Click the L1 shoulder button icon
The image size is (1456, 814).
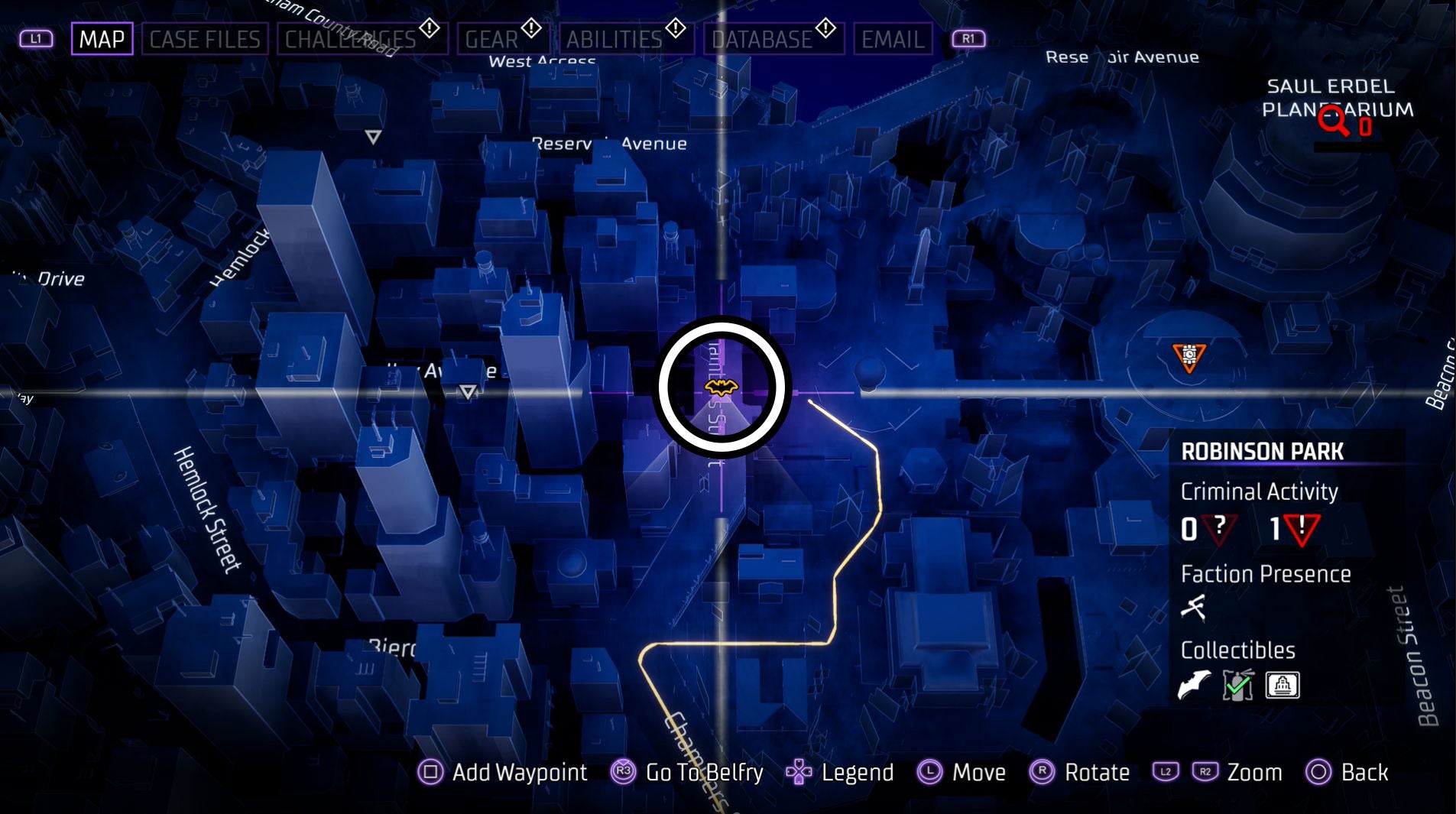tap(36, 37)
